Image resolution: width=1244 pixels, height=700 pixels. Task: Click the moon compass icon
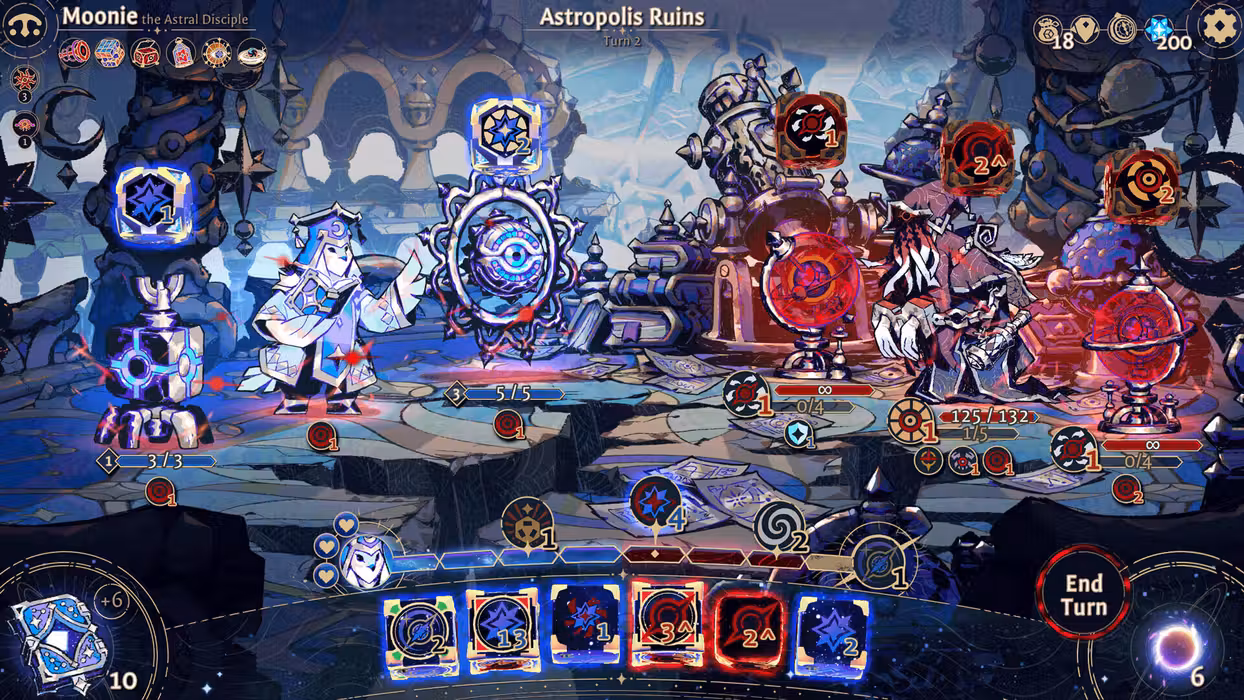coord(1122,29)
